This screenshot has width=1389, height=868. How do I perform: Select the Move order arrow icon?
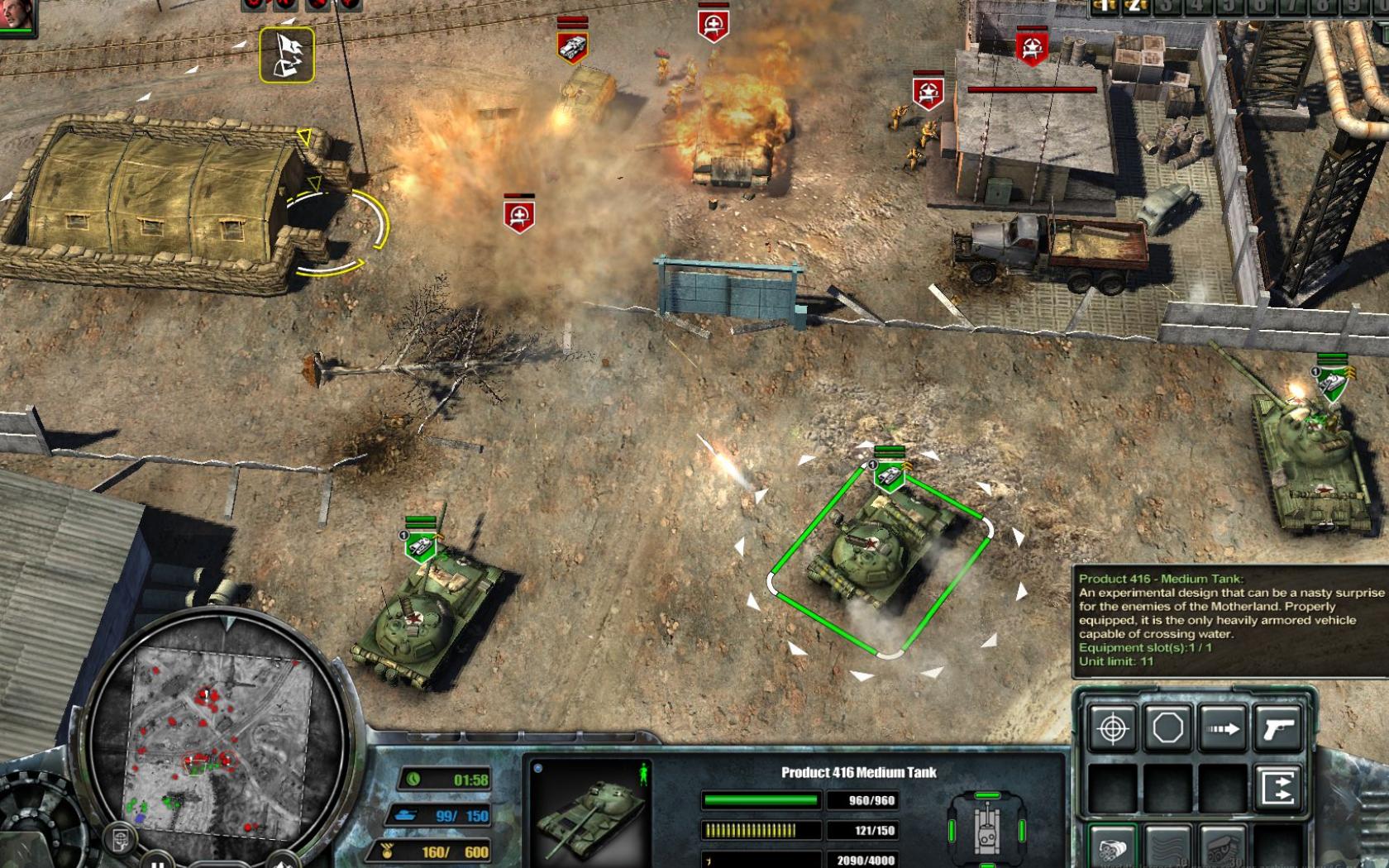pos(1222,728)
